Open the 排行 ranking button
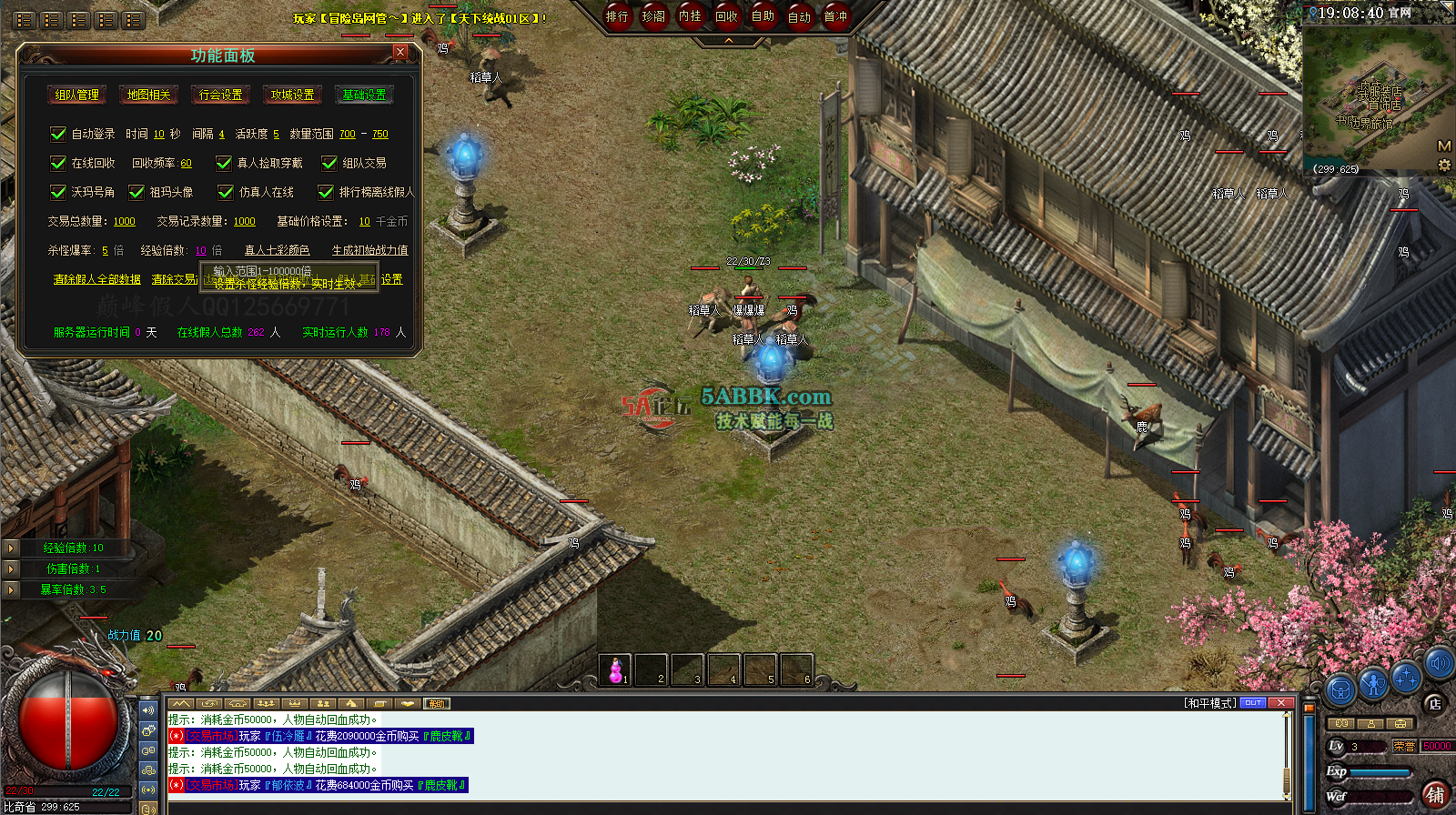Image resolution: width=1456 pixels, height=815 pixels. point(617,16)
